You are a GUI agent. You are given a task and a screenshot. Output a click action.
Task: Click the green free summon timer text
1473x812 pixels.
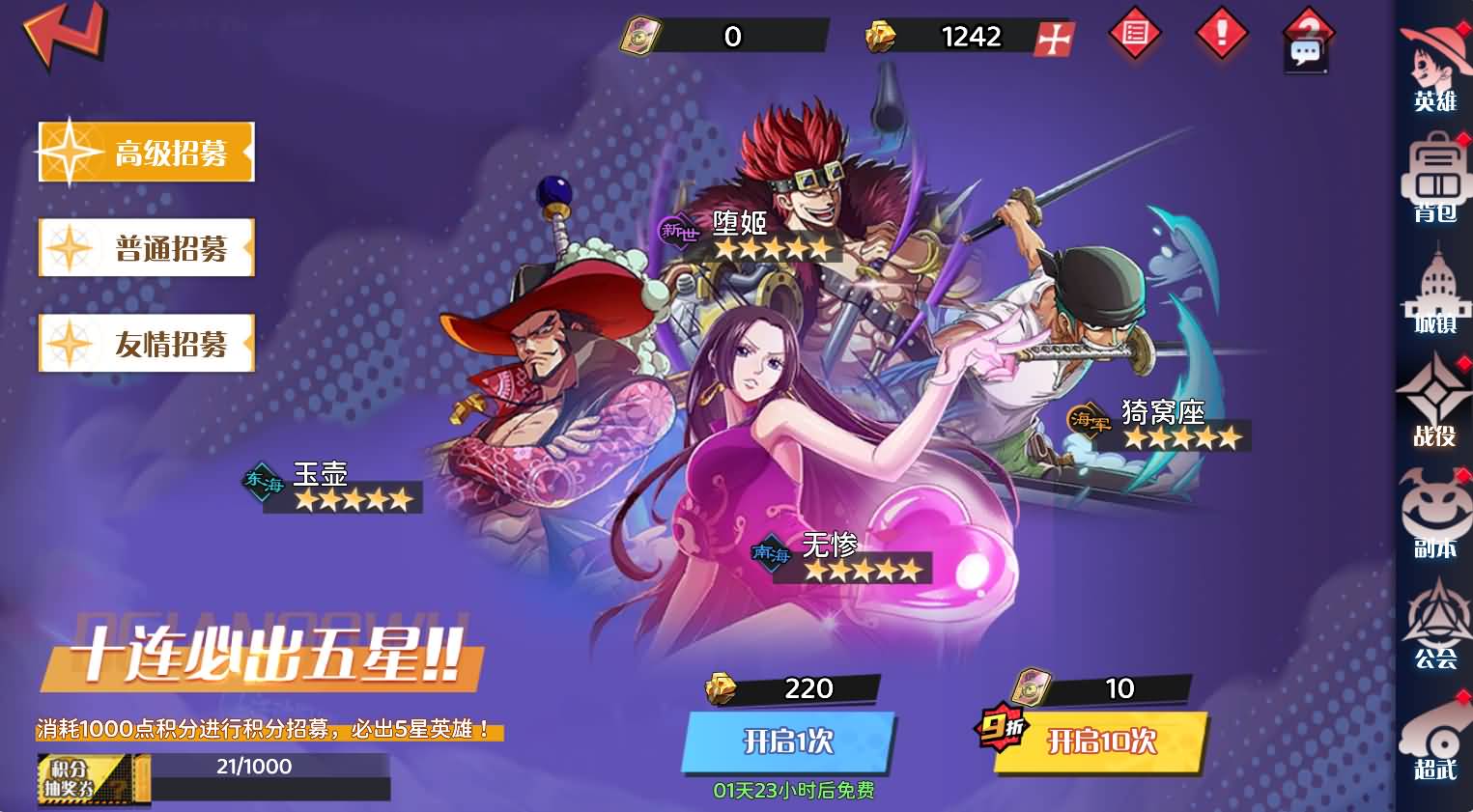[795, 788]
